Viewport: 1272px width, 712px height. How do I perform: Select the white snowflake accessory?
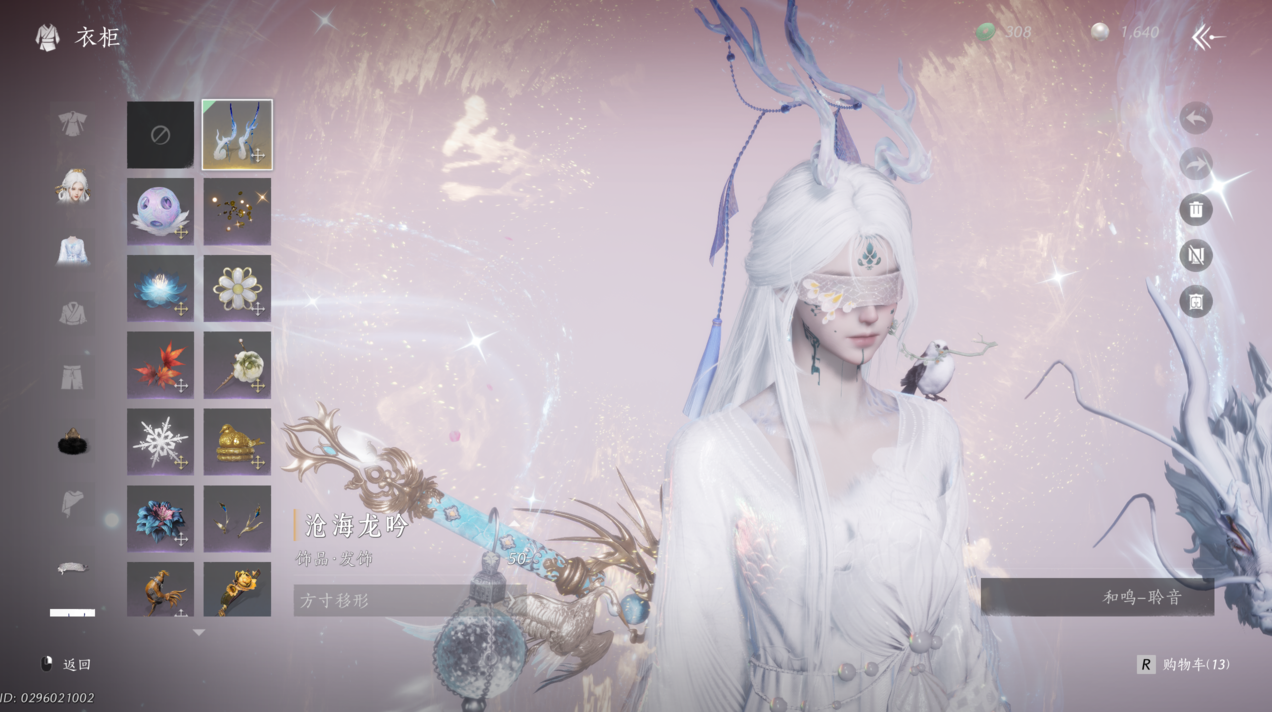[x=160, y=441]
